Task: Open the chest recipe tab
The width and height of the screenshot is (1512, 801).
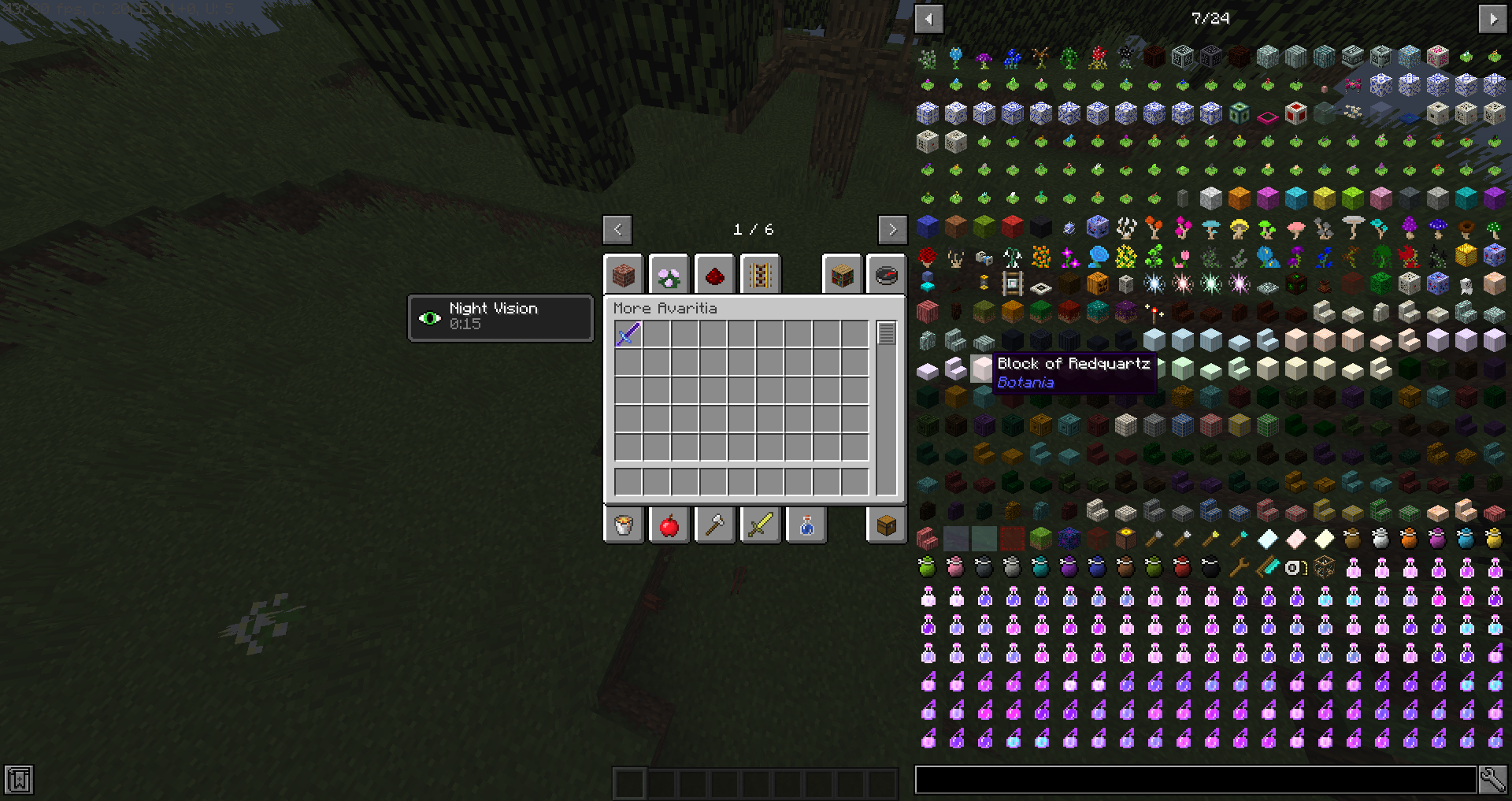Action: [x=886, y=525]
